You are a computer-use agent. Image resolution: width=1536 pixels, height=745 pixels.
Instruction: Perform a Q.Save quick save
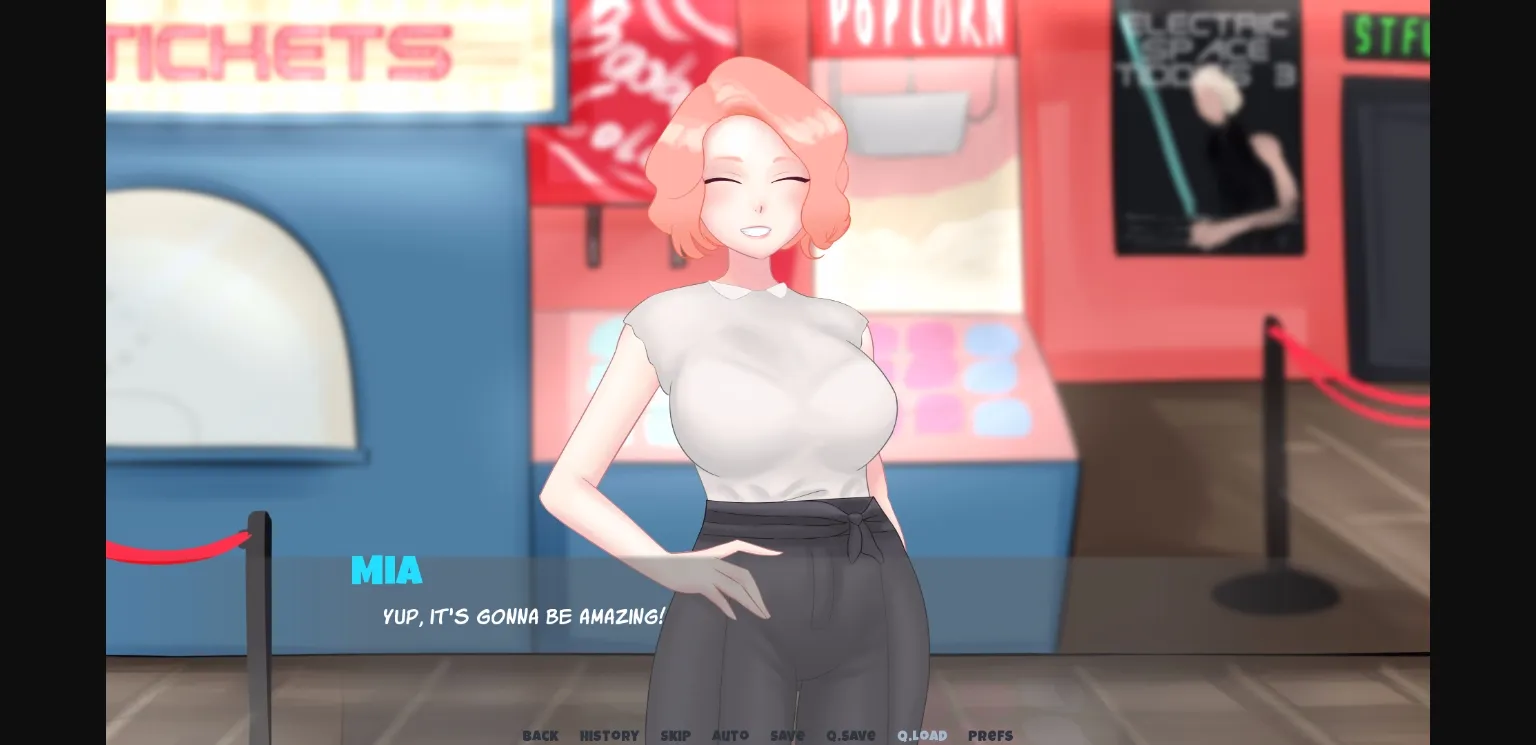tap(850, 735)
